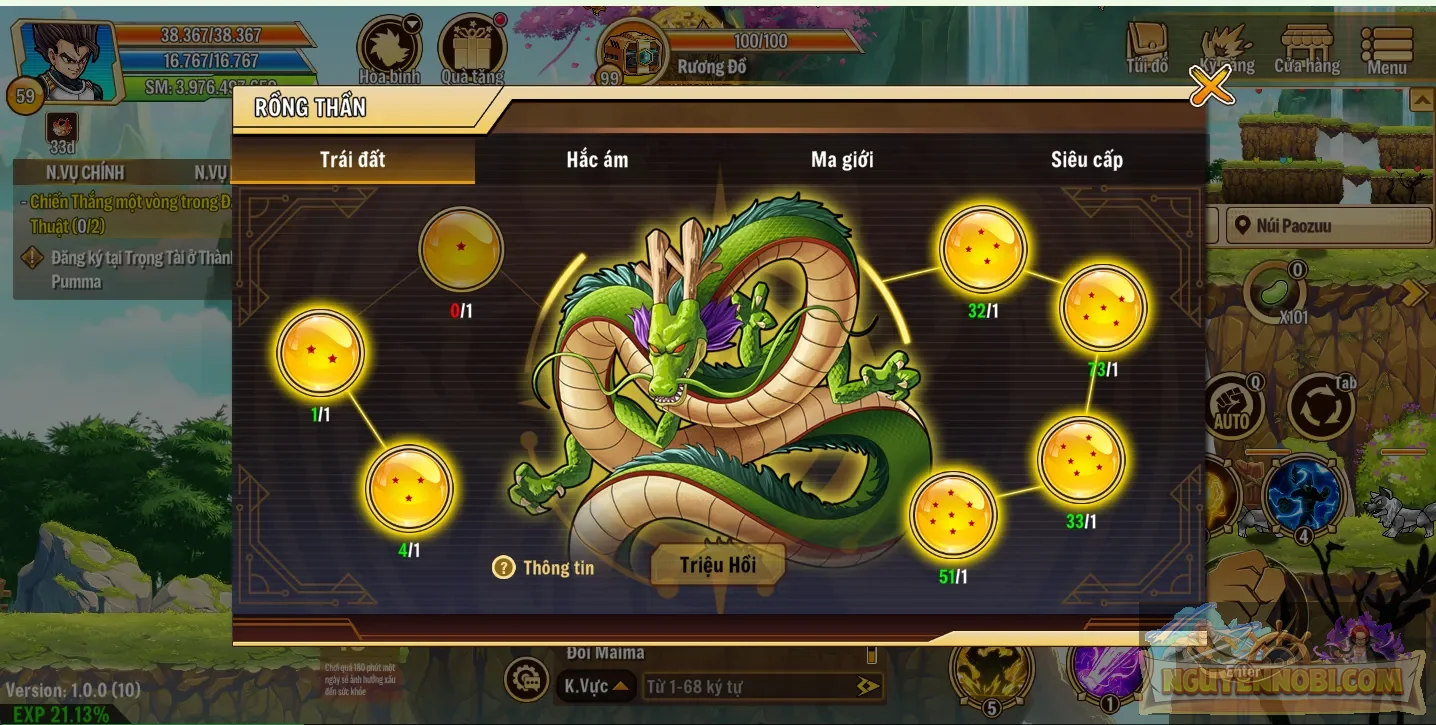Select the first dragon ball showing 0/1
Screen dimensions: 1436x725
pos(461,251)
